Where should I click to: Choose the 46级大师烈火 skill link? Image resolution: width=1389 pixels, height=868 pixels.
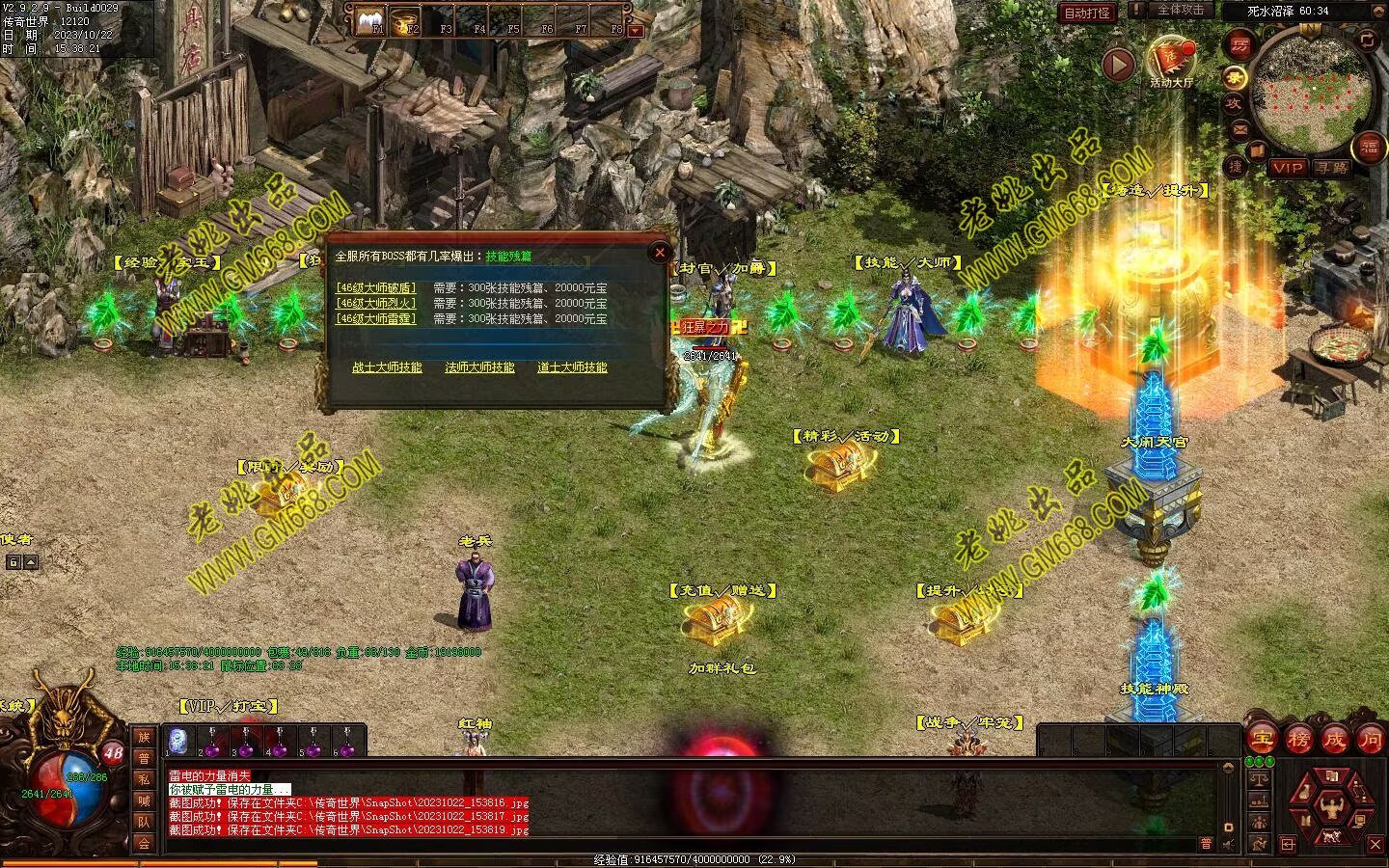click(376, 303)
